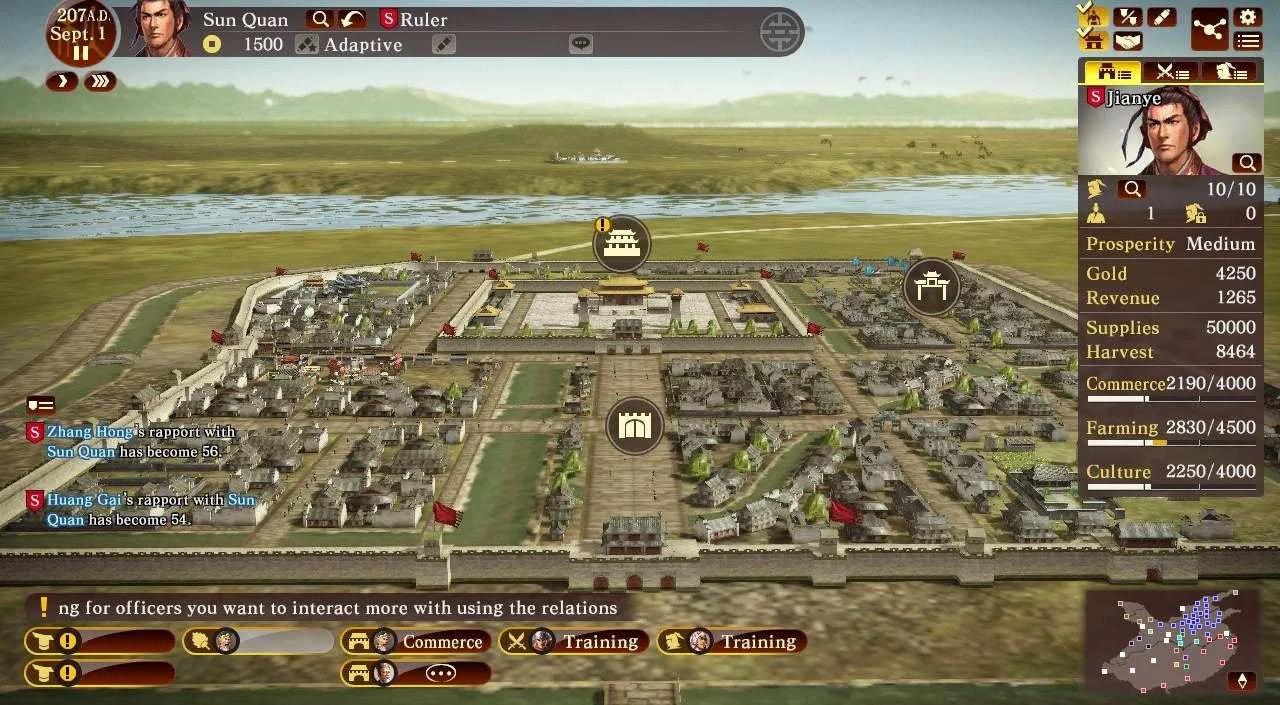Open the handshake diplomacy button
The height and width of the screenshot is (705, 1280).
[1128, 42]
